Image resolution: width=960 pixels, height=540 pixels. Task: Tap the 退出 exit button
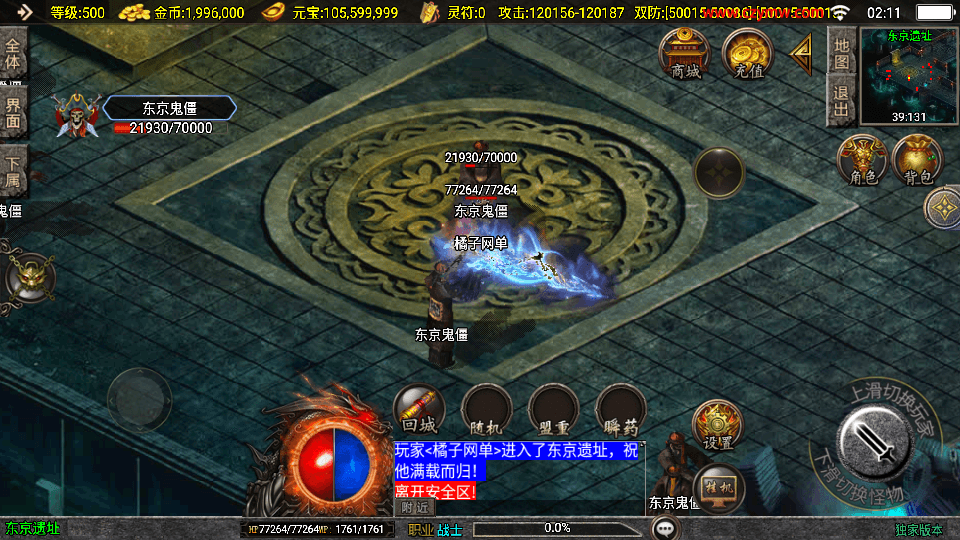point(841,102)
